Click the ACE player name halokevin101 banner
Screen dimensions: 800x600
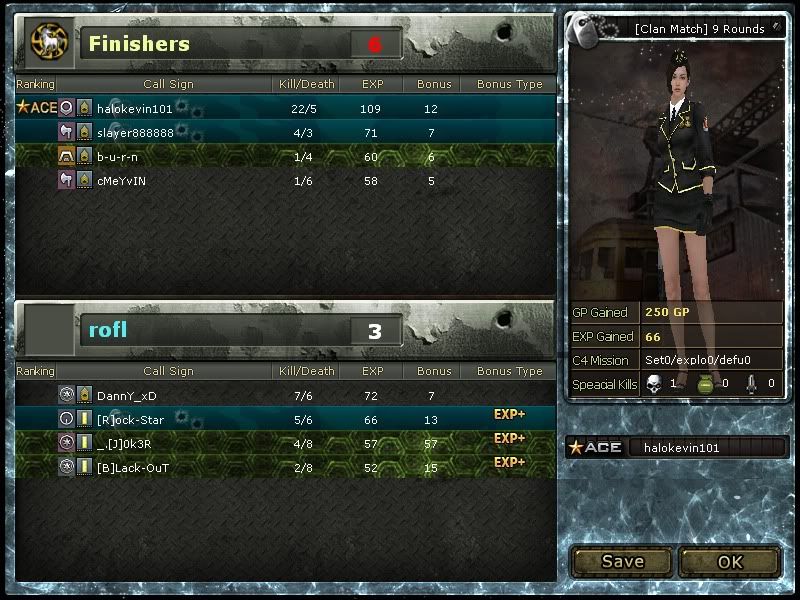[677, 447]
